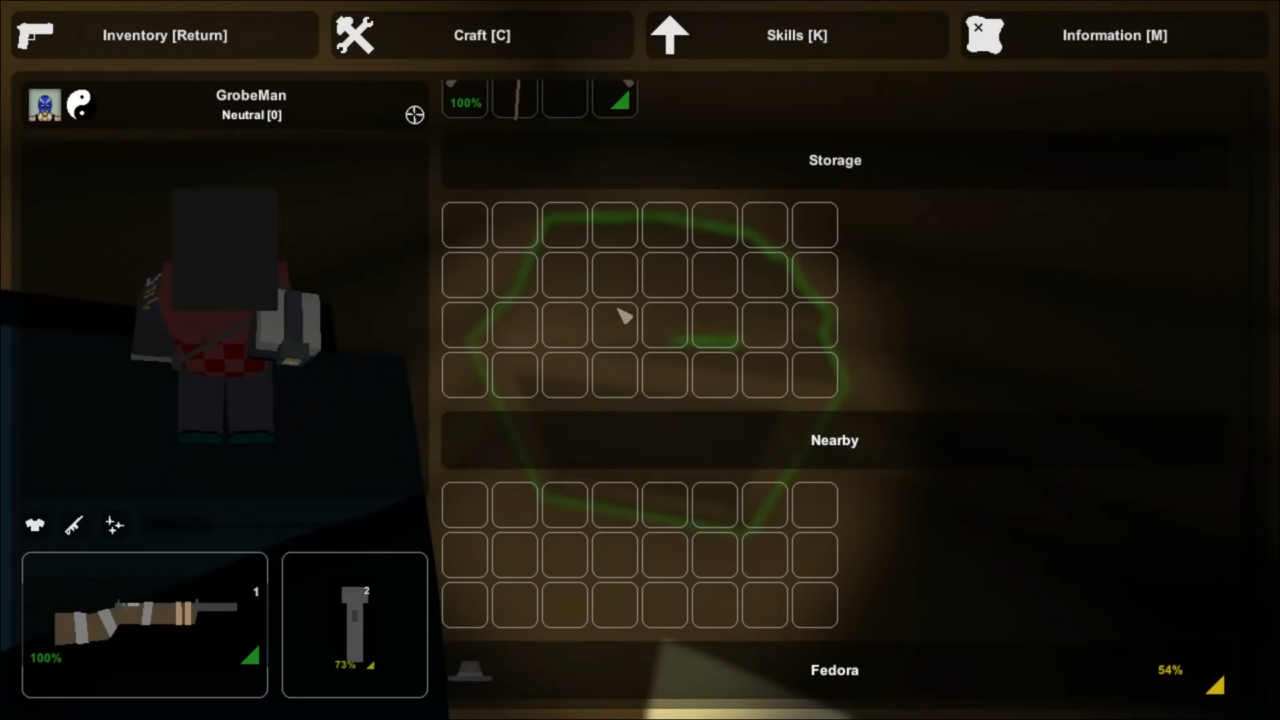Toggle the sparkles cosmetics display icon
Image resolution: width=1280 pixels, height=720 pixels.
click(x=113, y=525)
